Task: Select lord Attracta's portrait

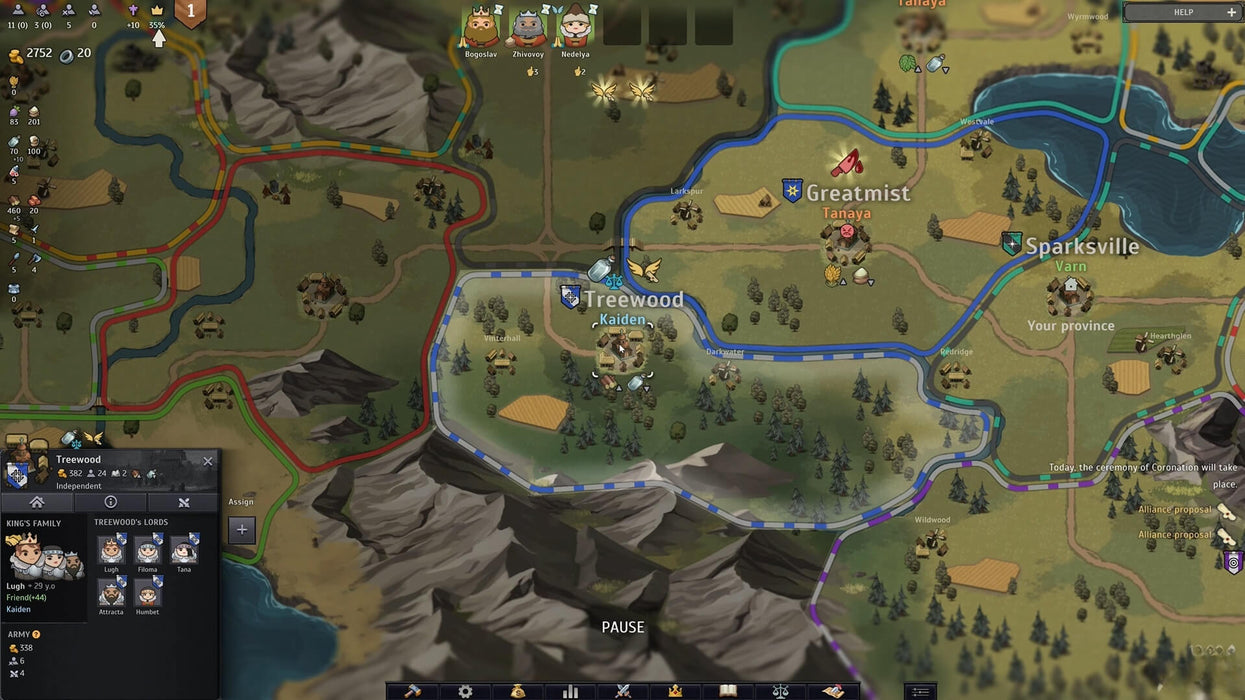Action: pos(111,593)
